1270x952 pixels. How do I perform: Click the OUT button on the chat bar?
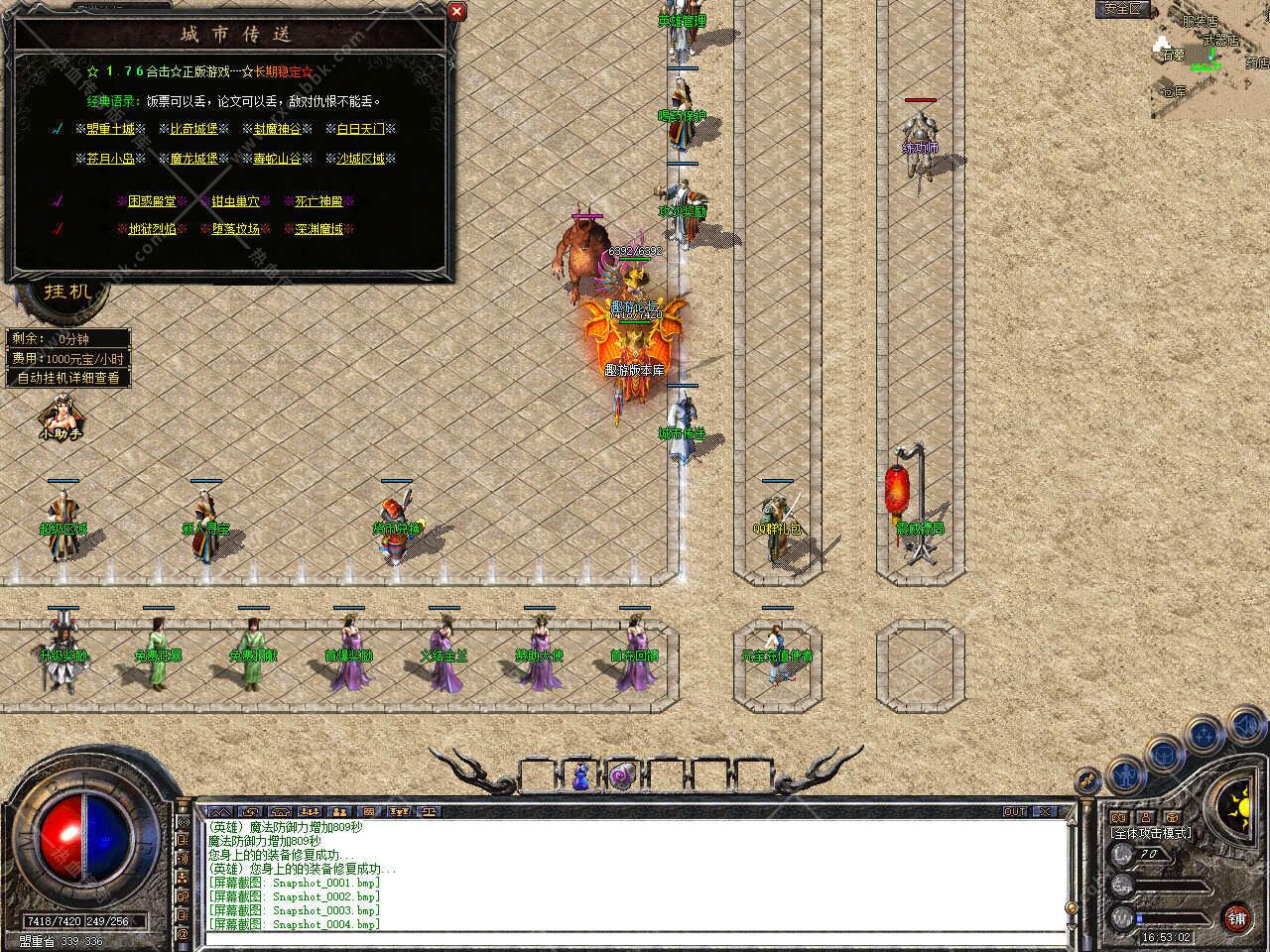tap(1015, 811)
